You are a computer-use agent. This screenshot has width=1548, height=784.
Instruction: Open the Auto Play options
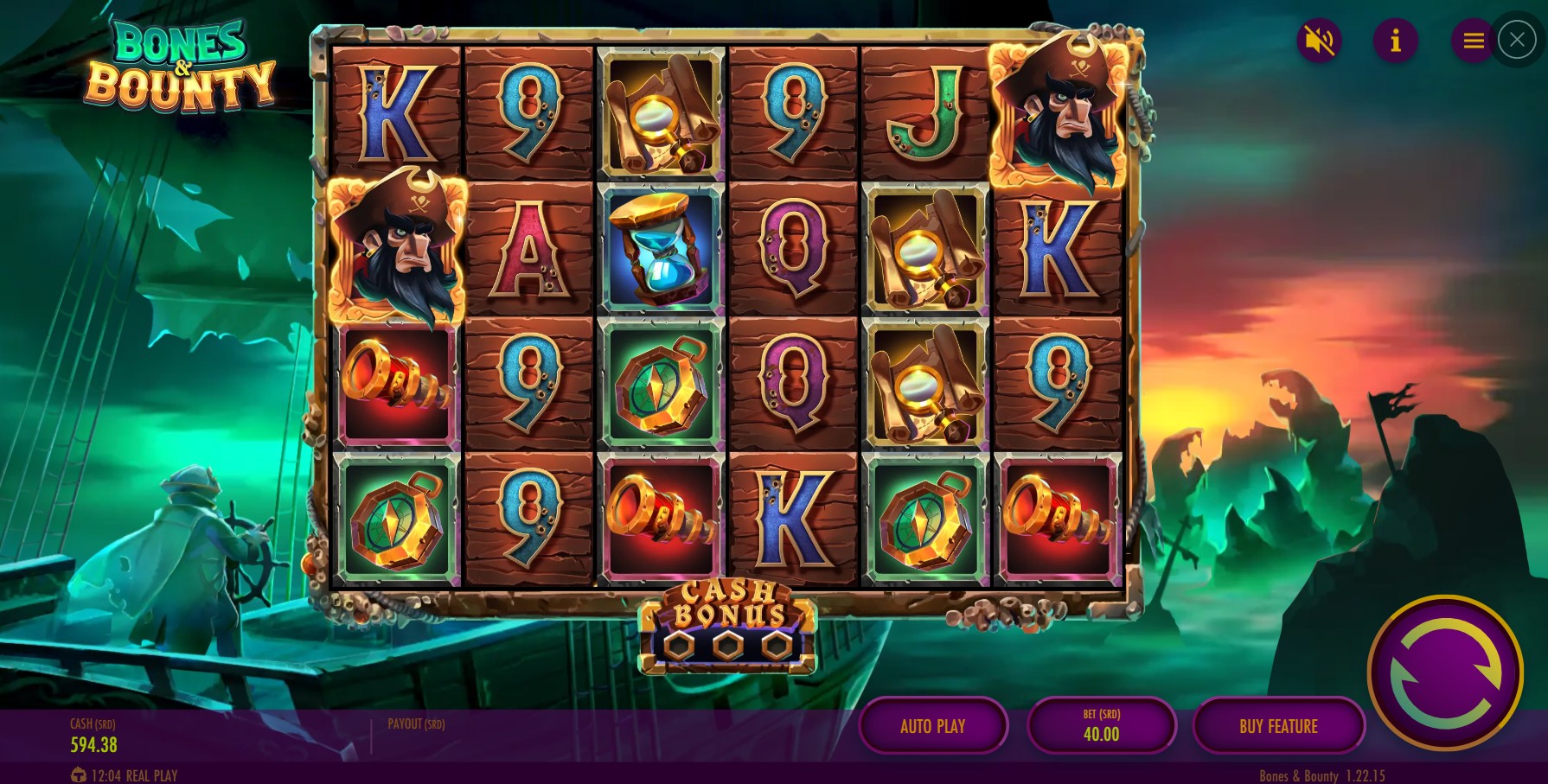coord(932,726)
